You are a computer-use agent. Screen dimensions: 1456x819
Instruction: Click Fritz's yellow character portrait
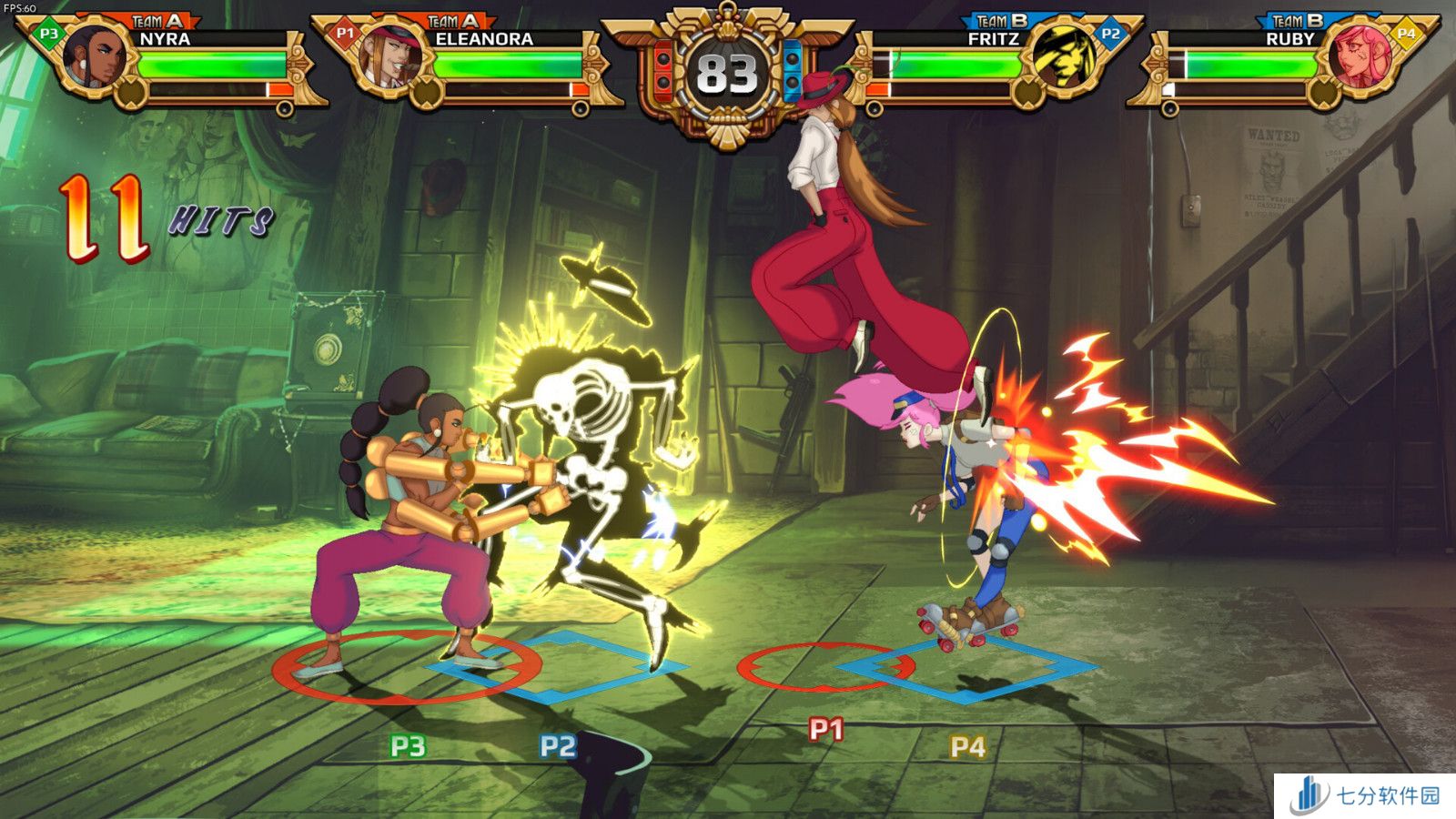[x=1063, y=56]
